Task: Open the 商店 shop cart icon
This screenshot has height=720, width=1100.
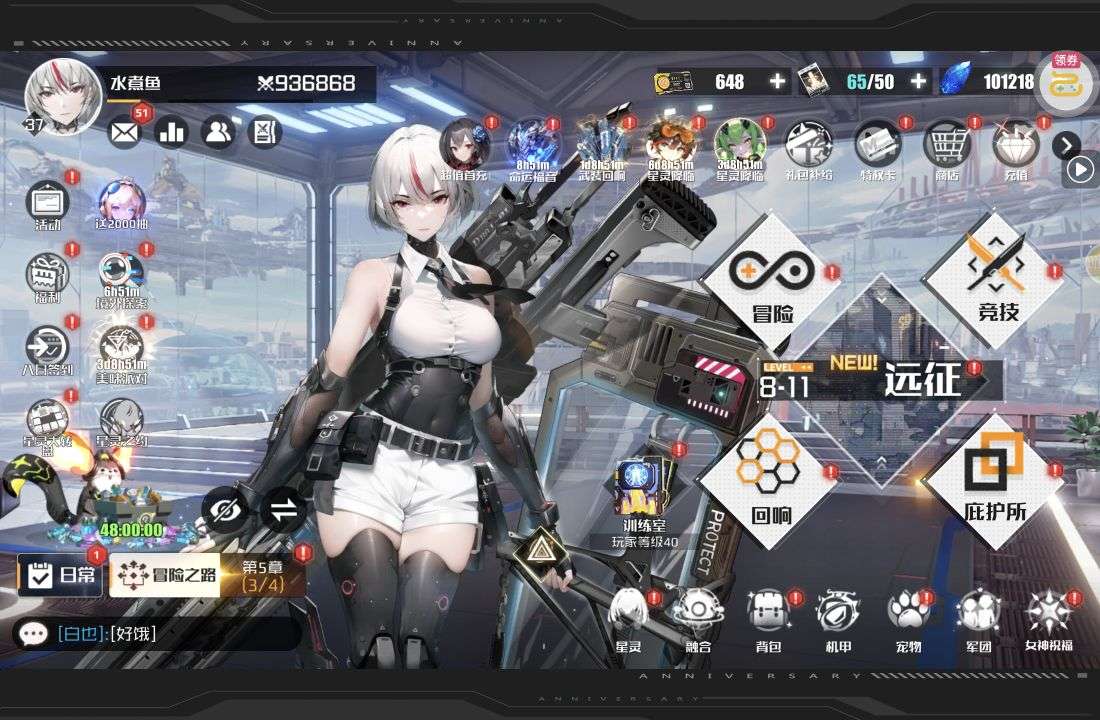Action: [946, 150]
